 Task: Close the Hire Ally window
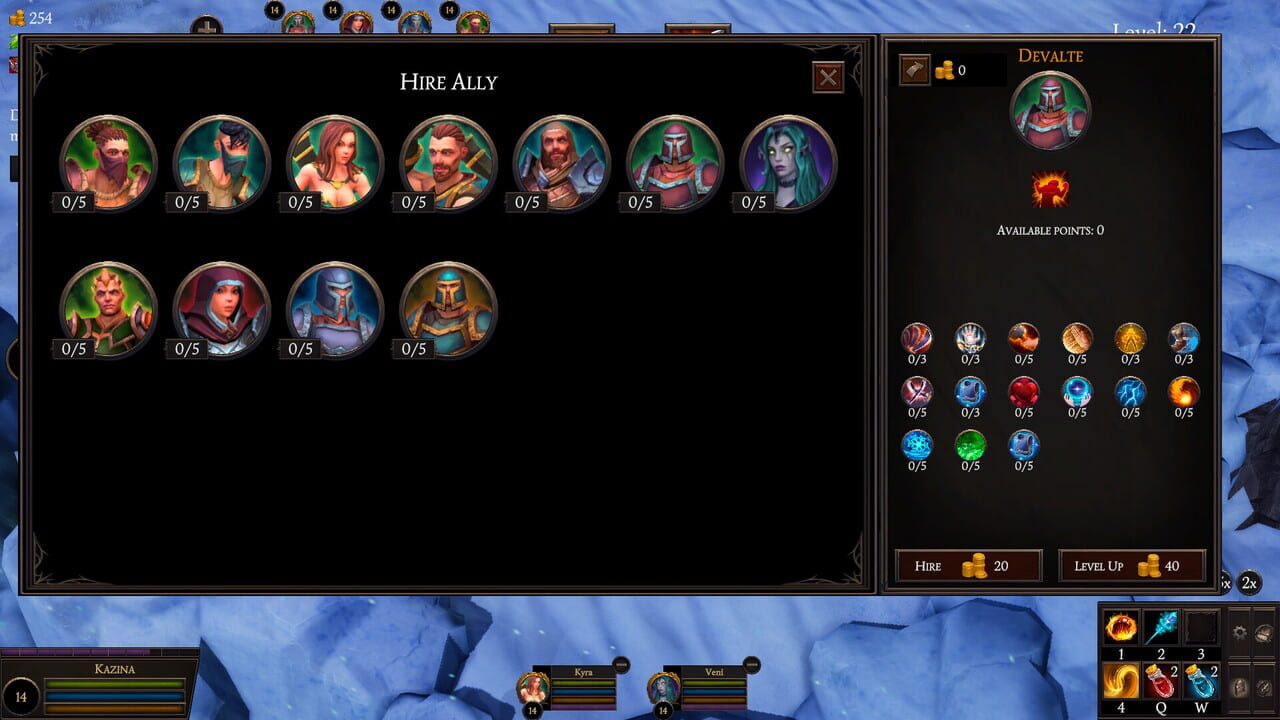827,79
